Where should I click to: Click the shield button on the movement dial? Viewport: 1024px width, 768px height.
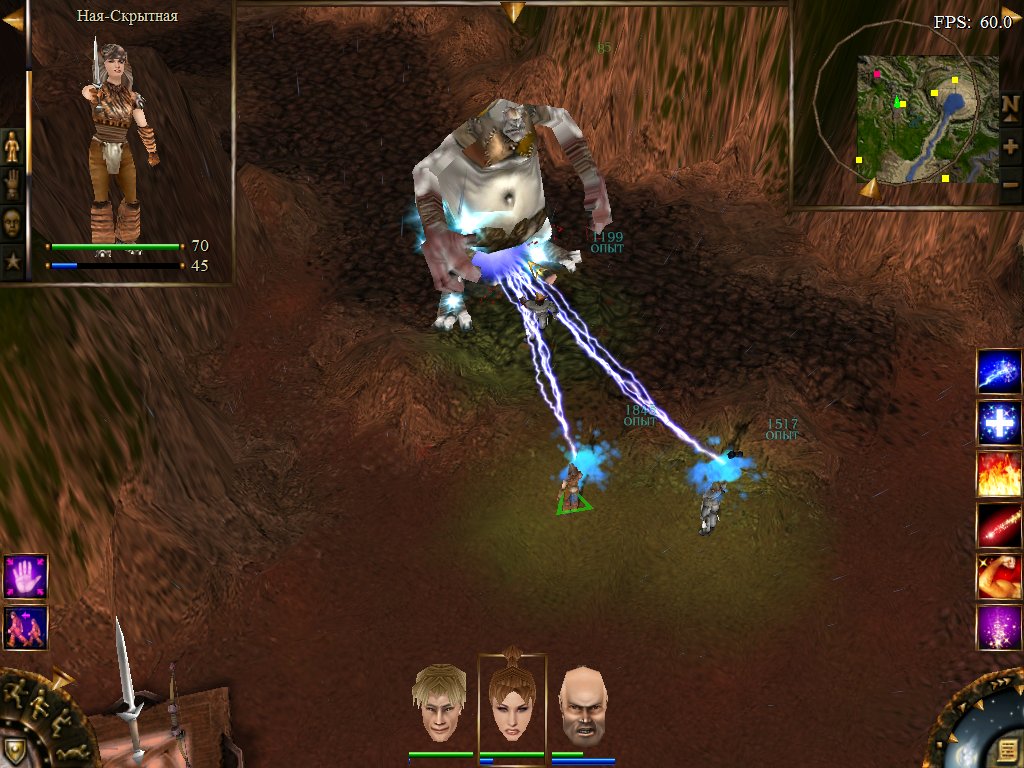click(14, 751)
